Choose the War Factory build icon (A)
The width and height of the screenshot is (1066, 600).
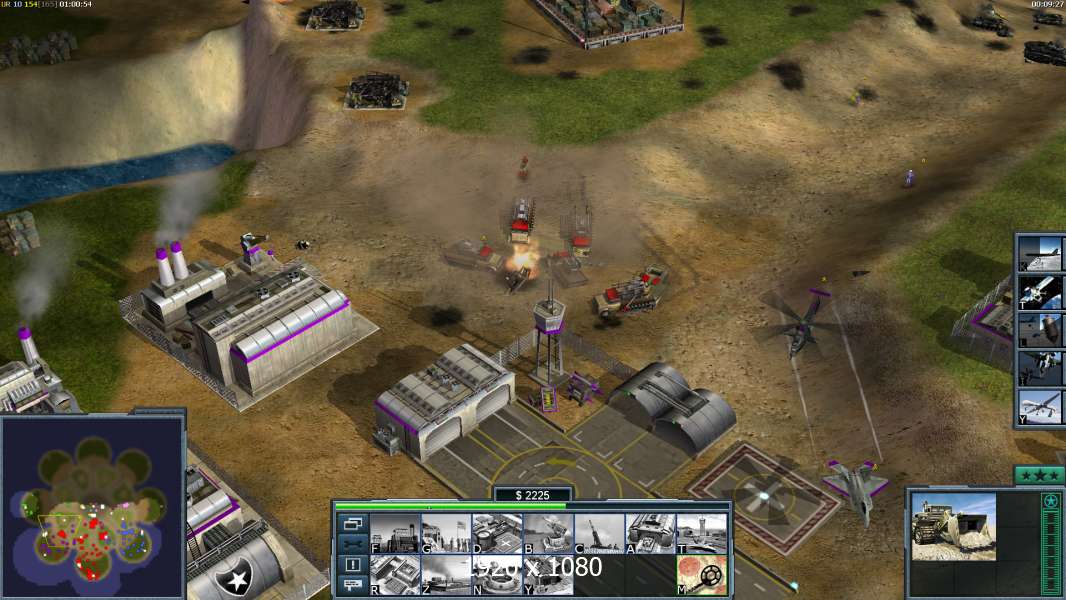point(650,534)
